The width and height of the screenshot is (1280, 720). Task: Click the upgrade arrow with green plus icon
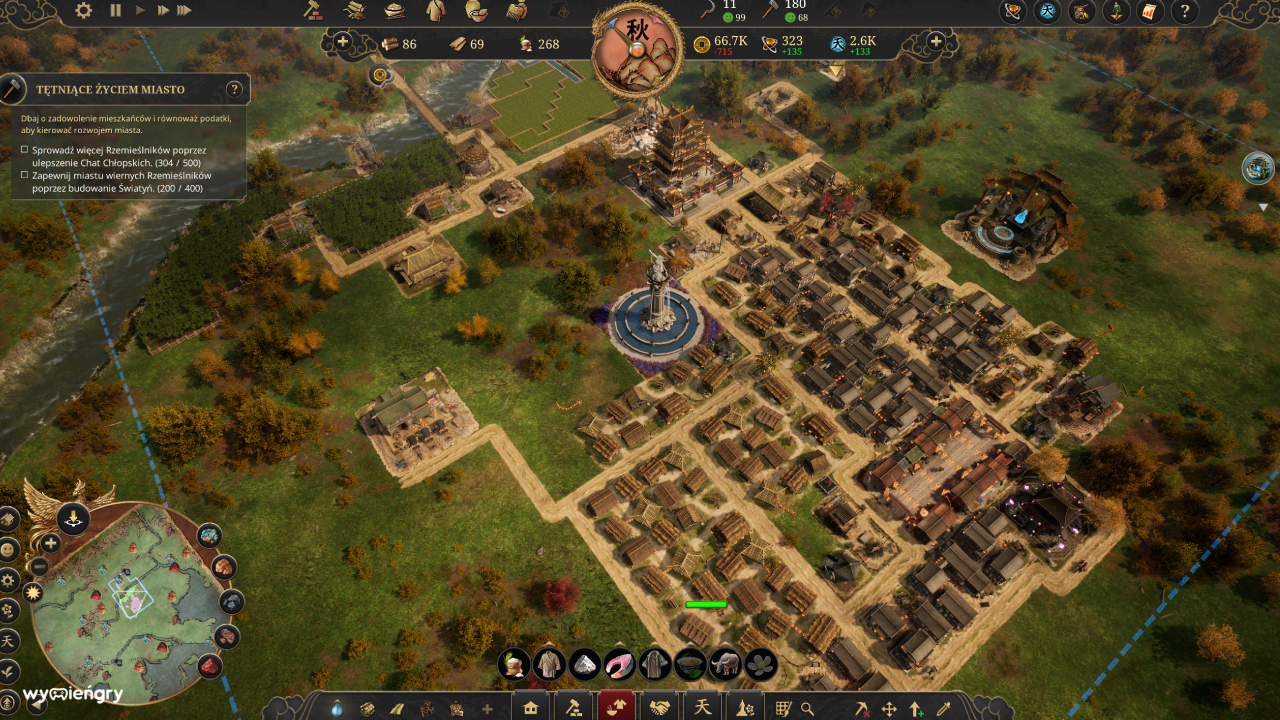coord(914,707)
